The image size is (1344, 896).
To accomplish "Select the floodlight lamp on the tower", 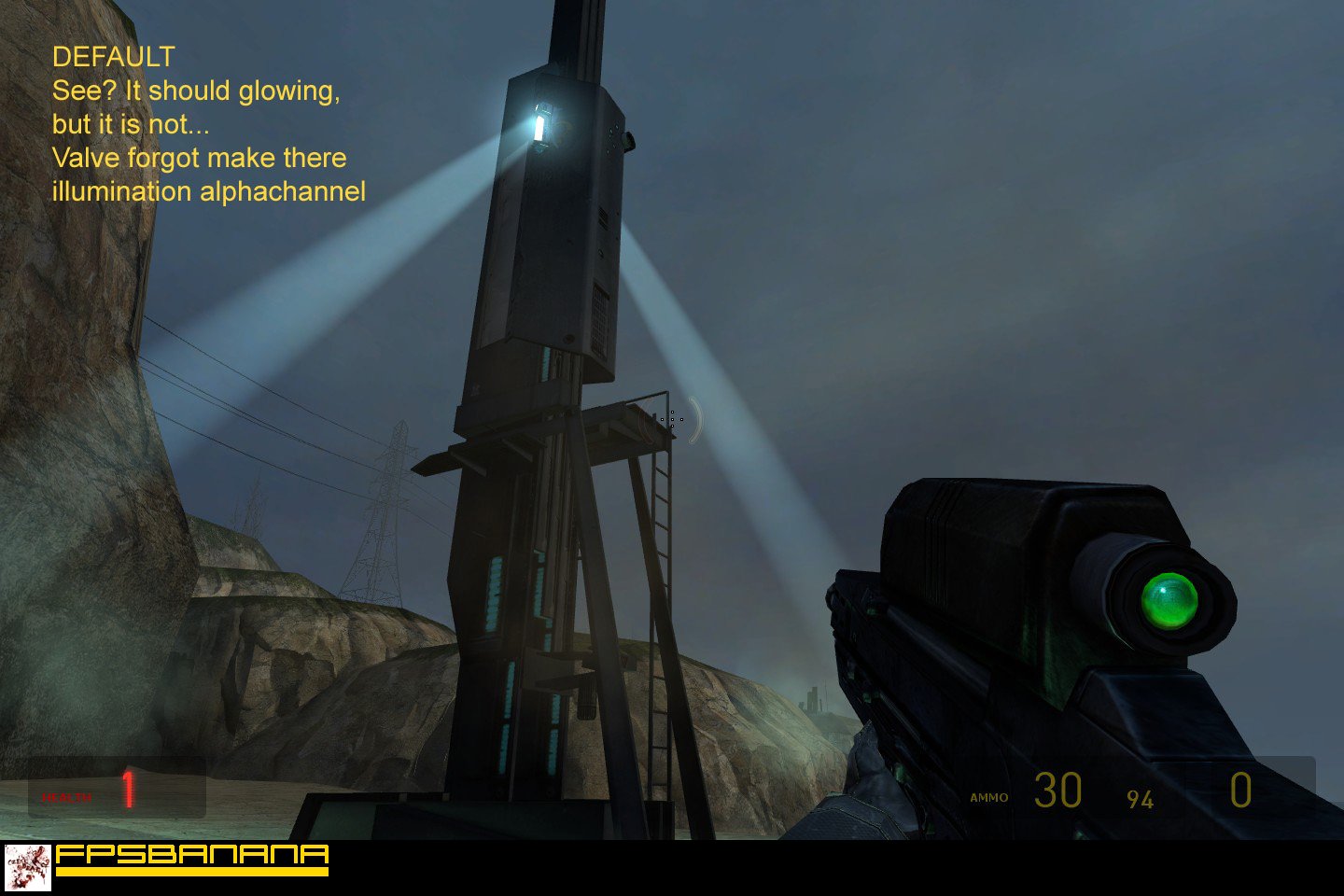I will click(539, 125).
